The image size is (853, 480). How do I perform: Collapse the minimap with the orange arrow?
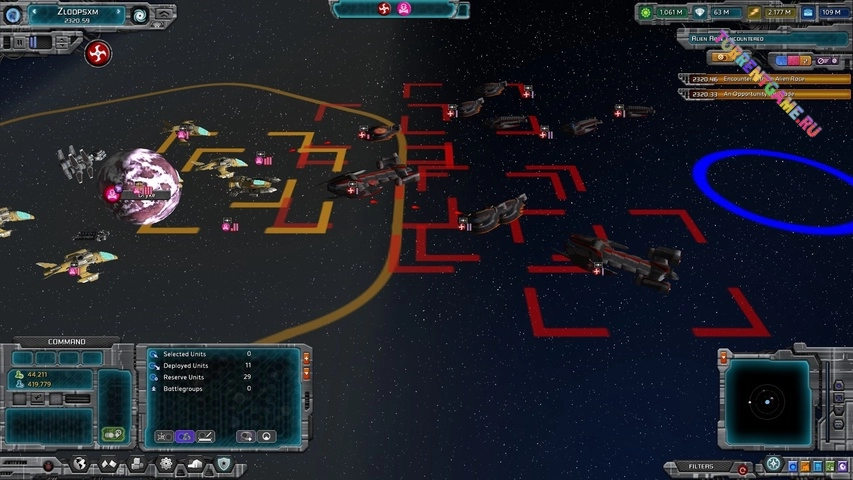pyautogui.click(x=723, y=358)
